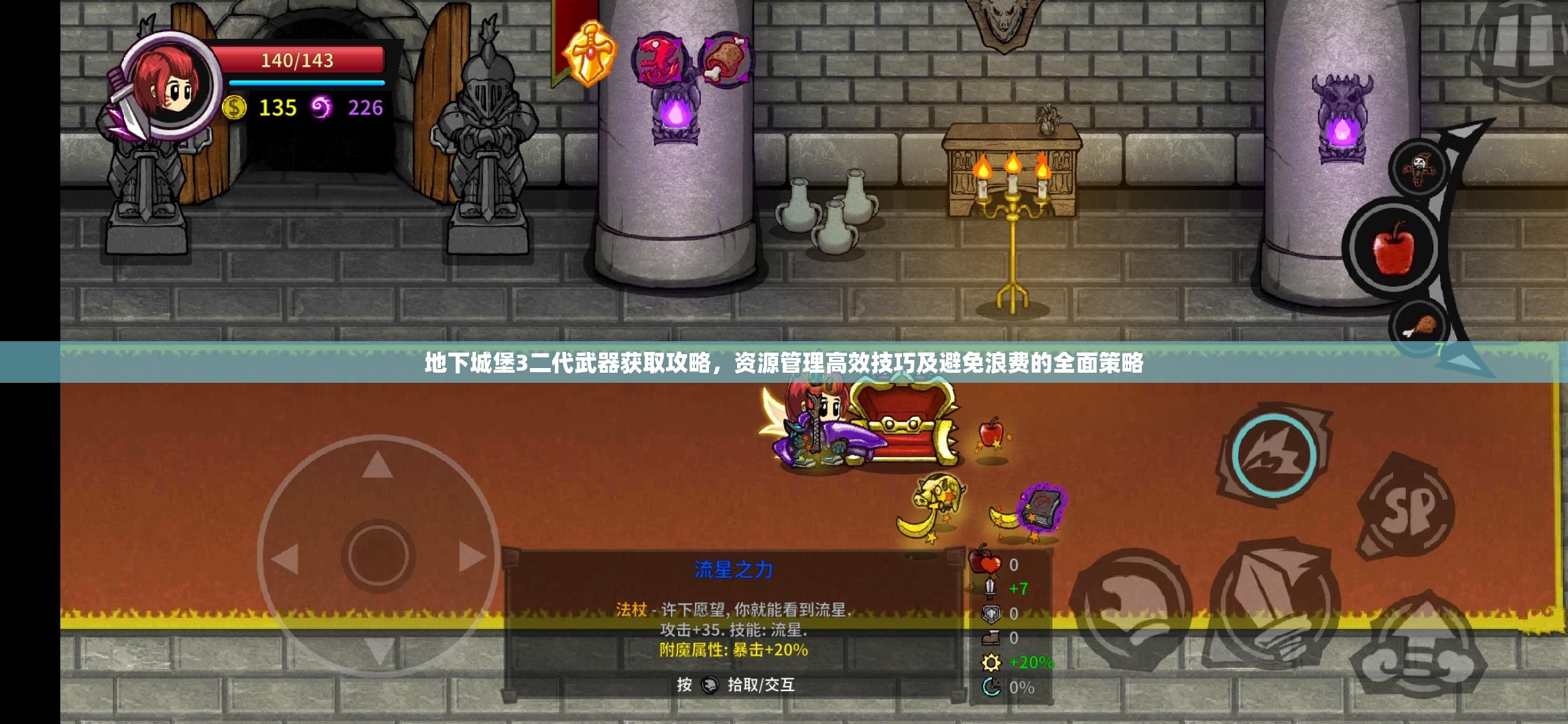Tap the virtual joystick's left arrow
The width and height of the screenshot is (1568, 724).
coord(284,558)
